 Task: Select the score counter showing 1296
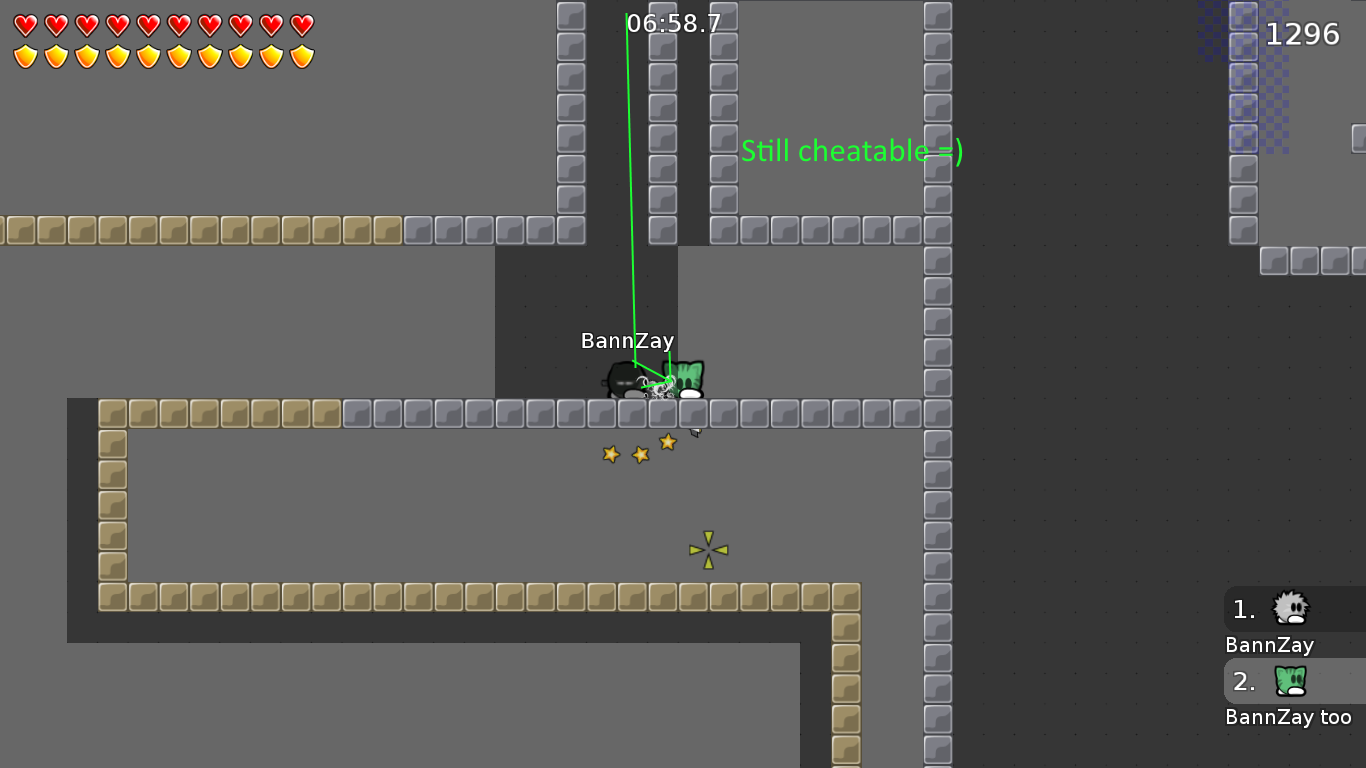click(1303, 33)
